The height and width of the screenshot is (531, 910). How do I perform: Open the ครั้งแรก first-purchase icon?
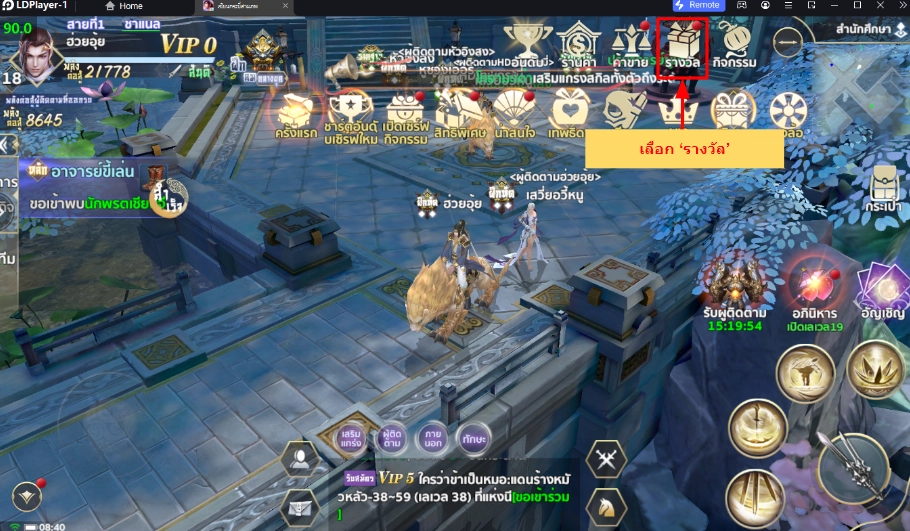pyautogui.click(x=296, y=116)
